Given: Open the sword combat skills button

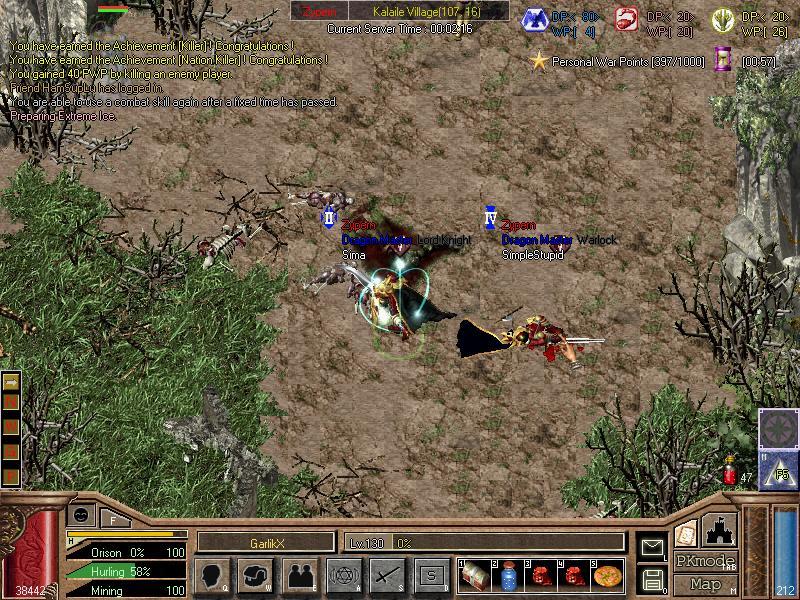Looking at the screenshot, I should coord(387,575).
